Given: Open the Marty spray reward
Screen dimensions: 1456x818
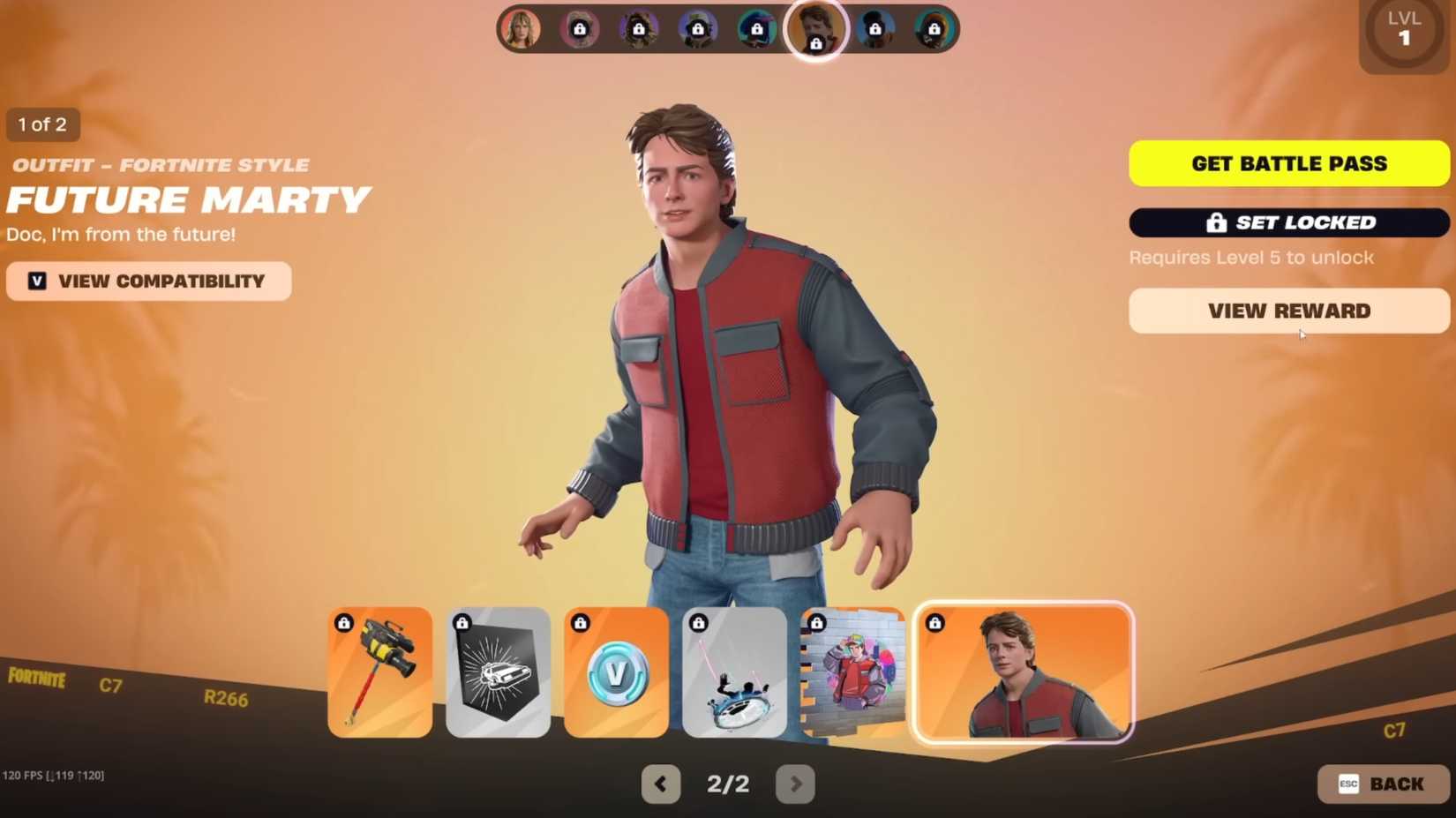Looking at the screenshot, I should click(852, 672).
